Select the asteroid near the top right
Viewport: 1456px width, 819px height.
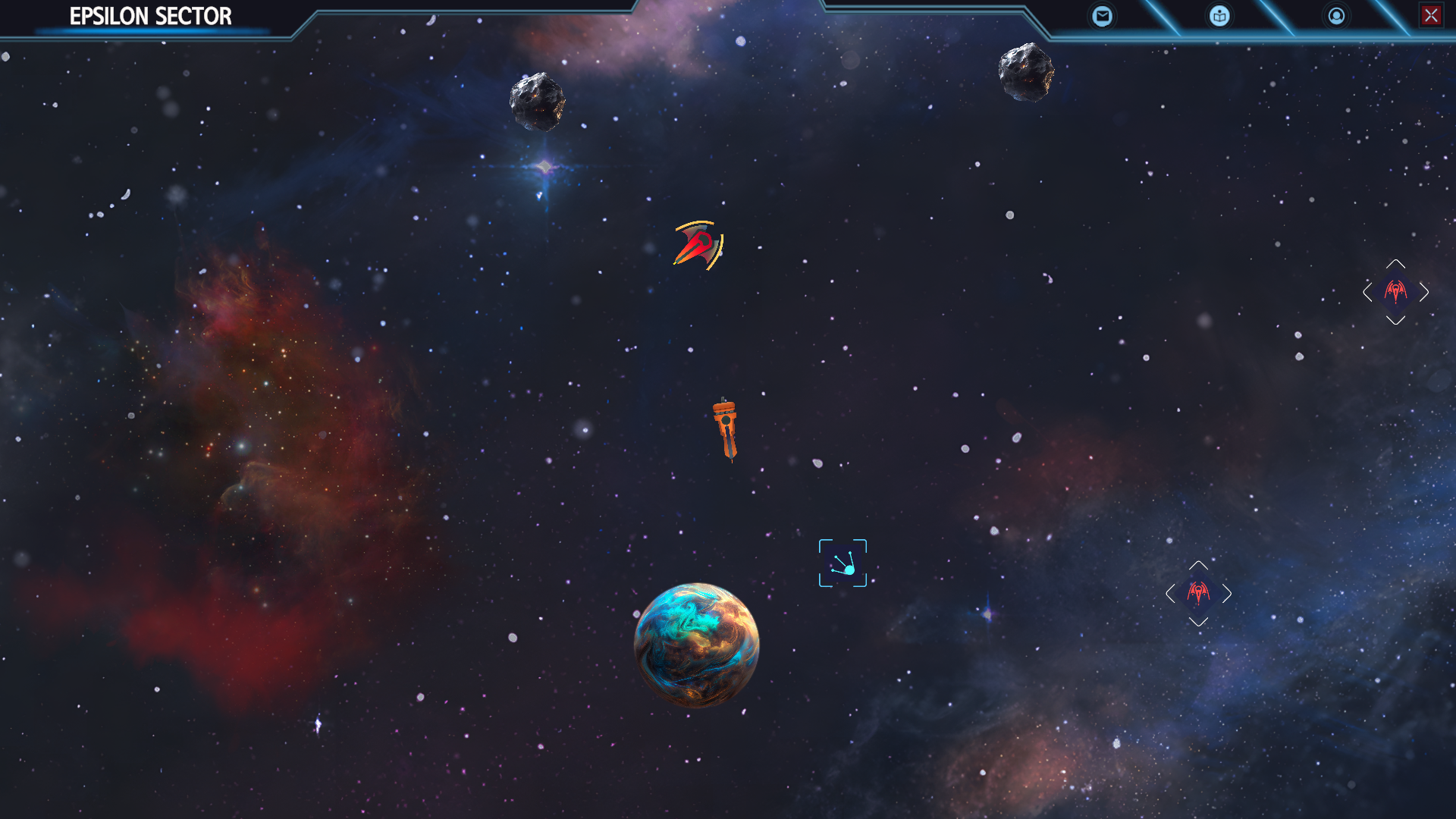1026,74
